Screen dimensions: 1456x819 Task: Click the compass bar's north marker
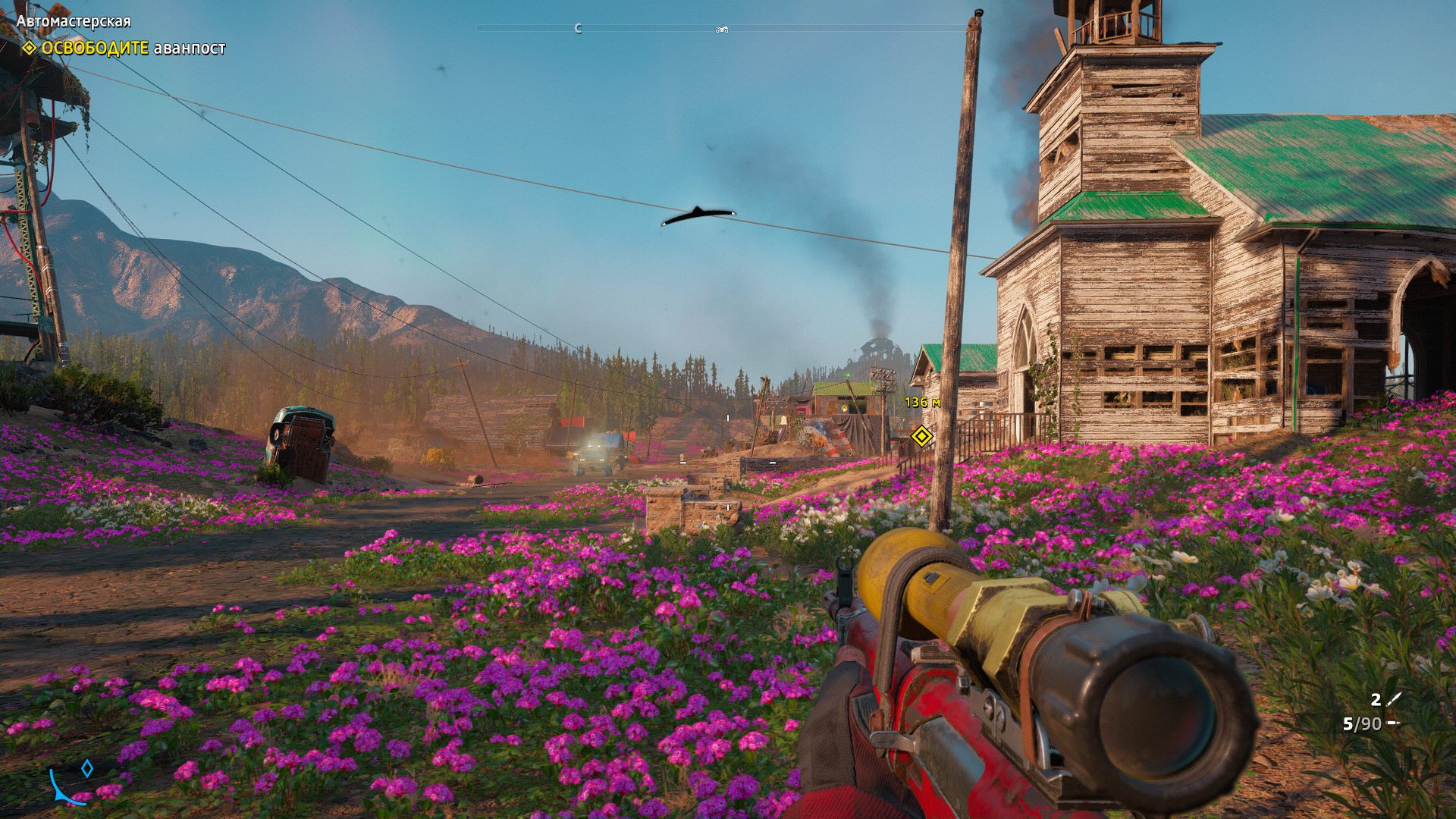tap(578, 29)
